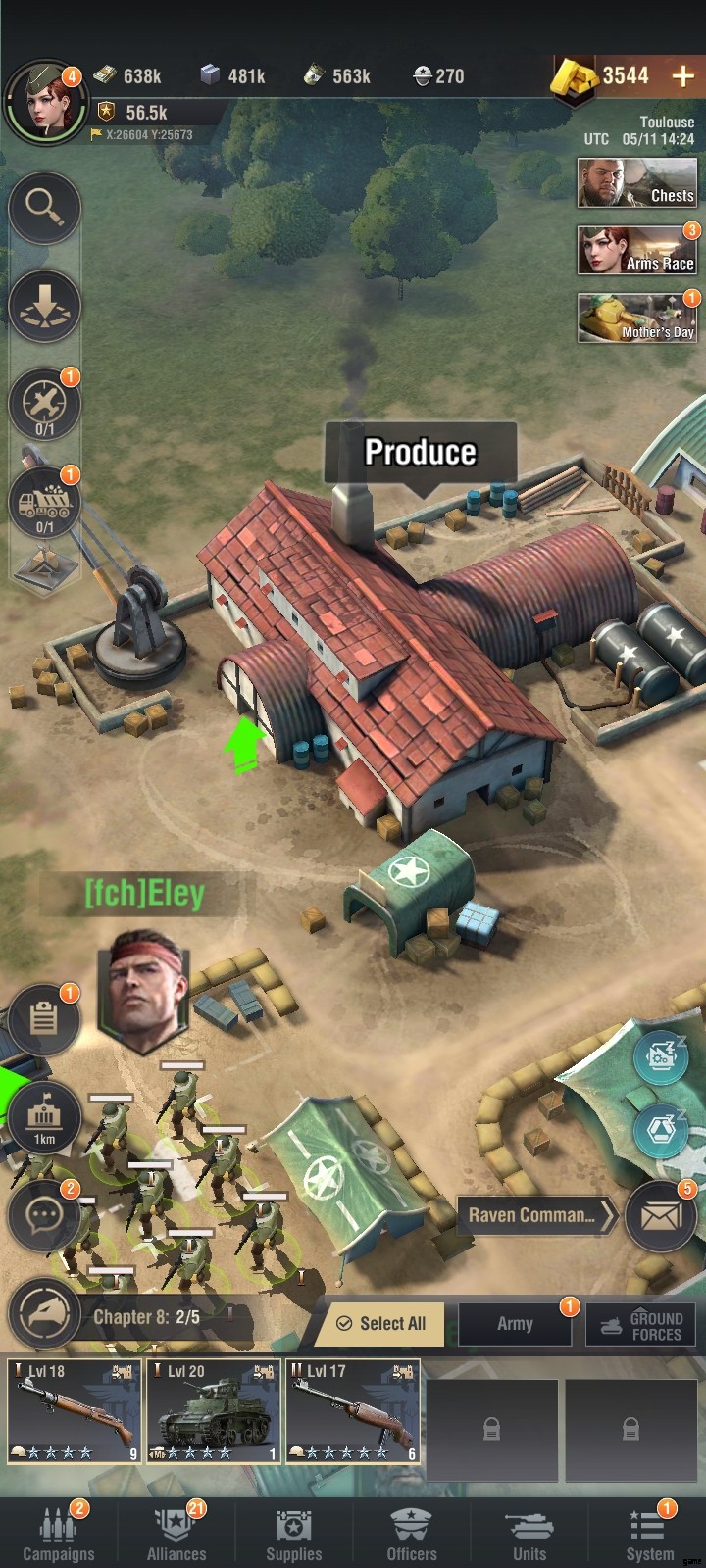
Task: Open the Alliances menu
Action: (x=176, y=1533)
